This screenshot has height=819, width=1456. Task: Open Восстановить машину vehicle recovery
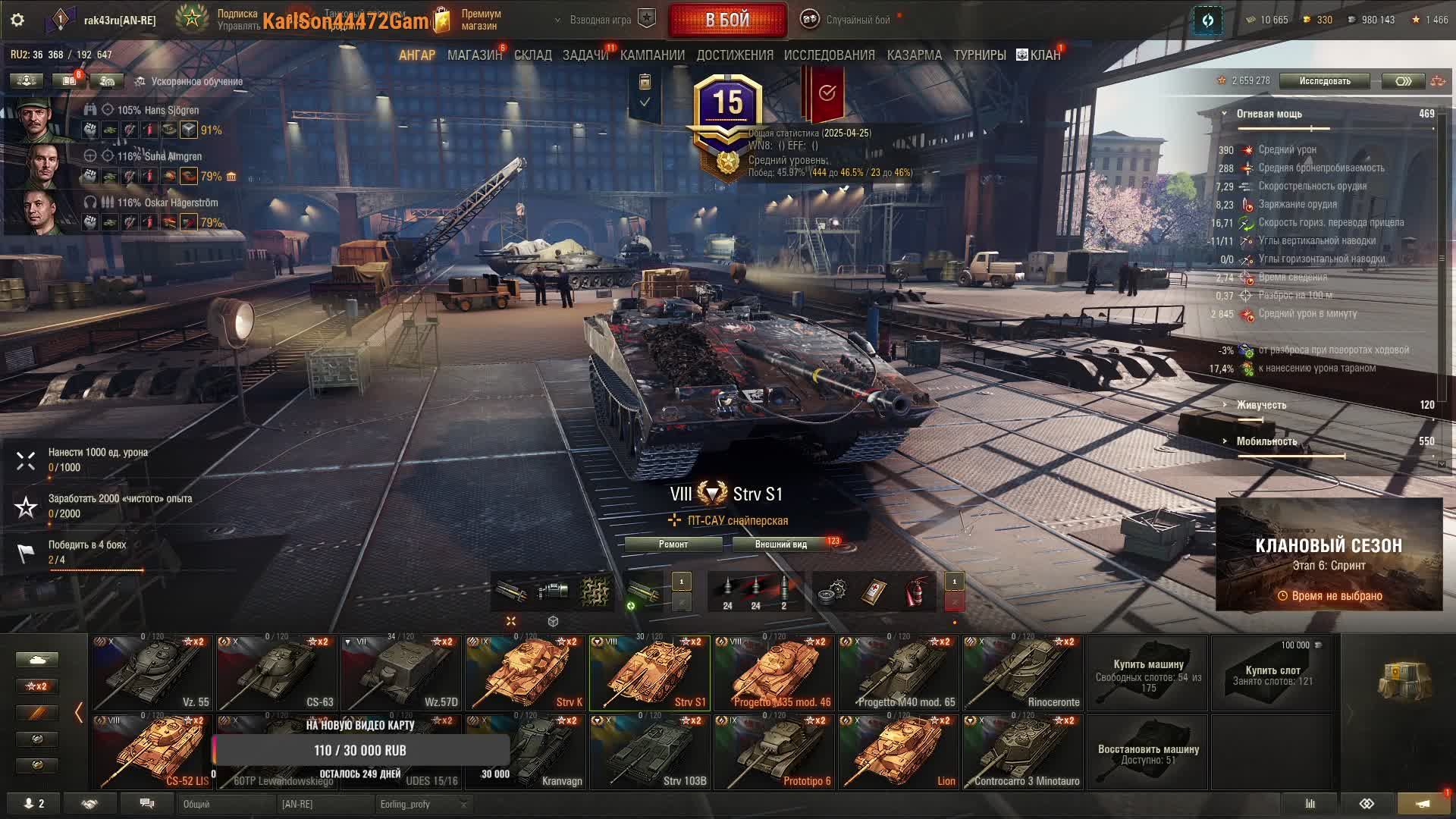[x=1148, y=752]
